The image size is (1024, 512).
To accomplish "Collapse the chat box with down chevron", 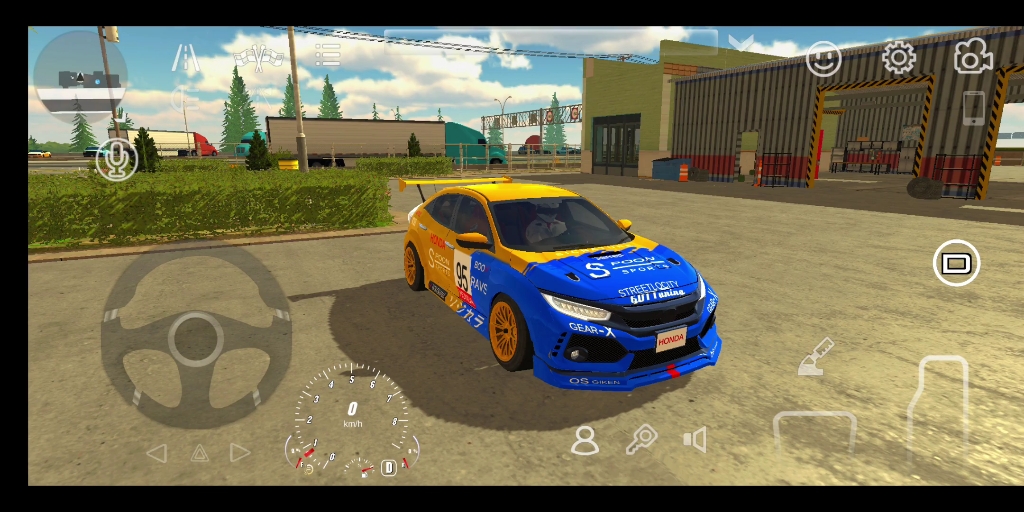I will point(741,43).
